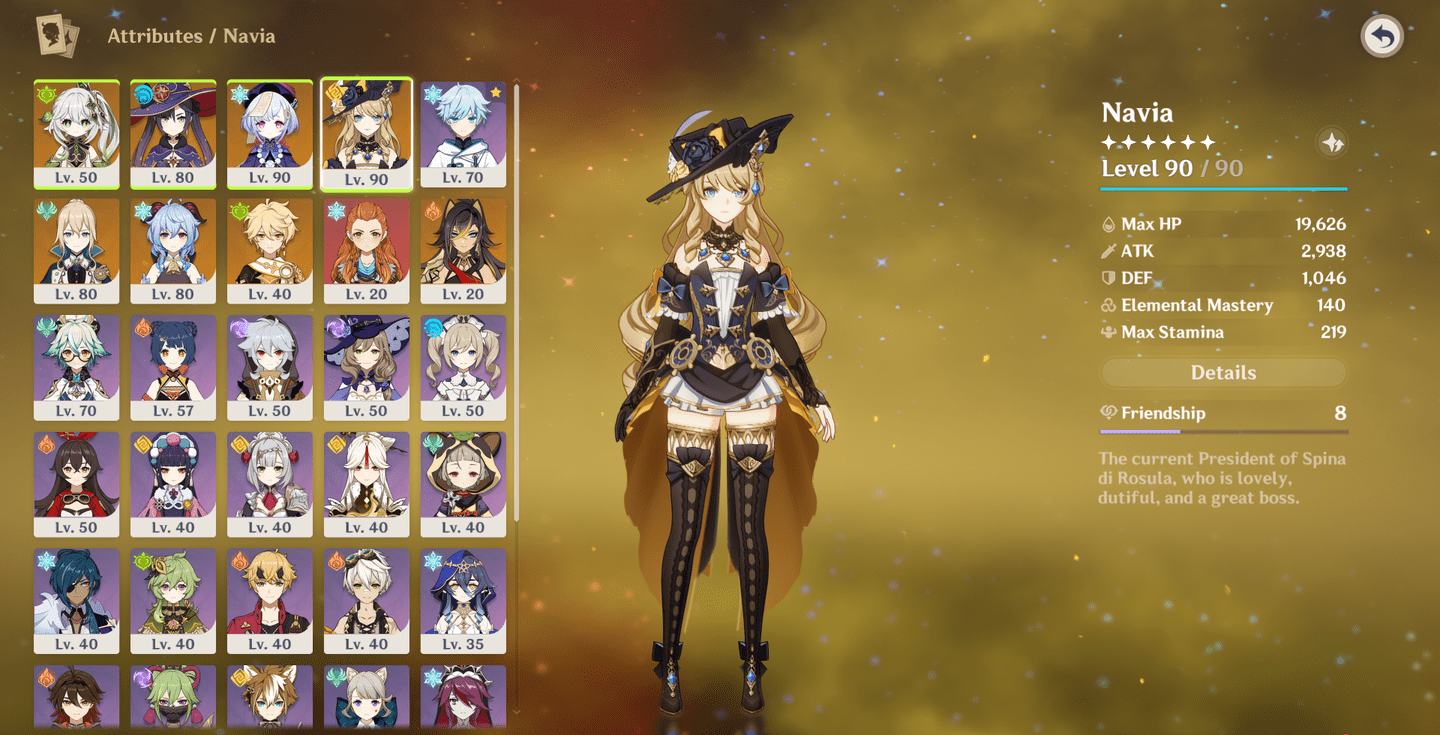Select Layla's Lv. 35 portrait
Image resolution: width=1440 pixels, height=735 pixels.
click(464, 600)
